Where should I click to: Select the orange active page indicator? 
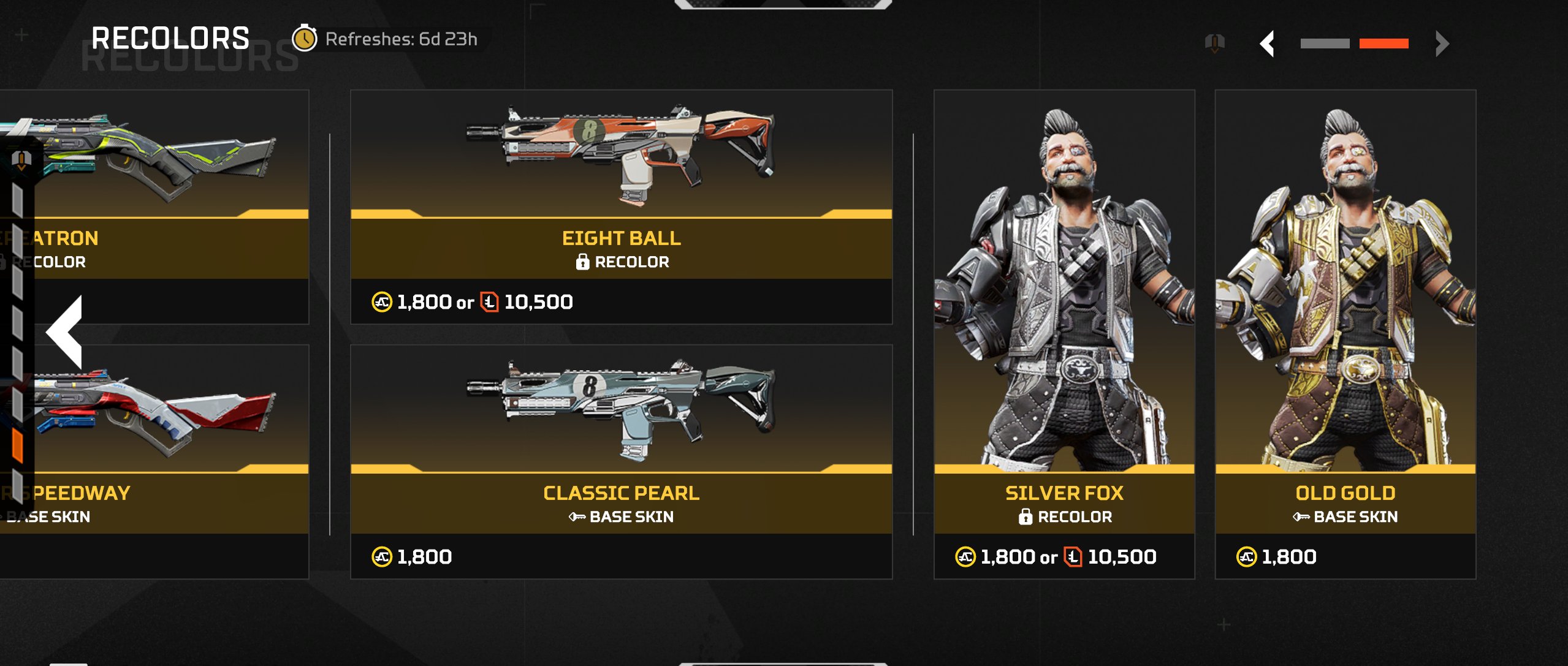click(x=1383, y=44)
